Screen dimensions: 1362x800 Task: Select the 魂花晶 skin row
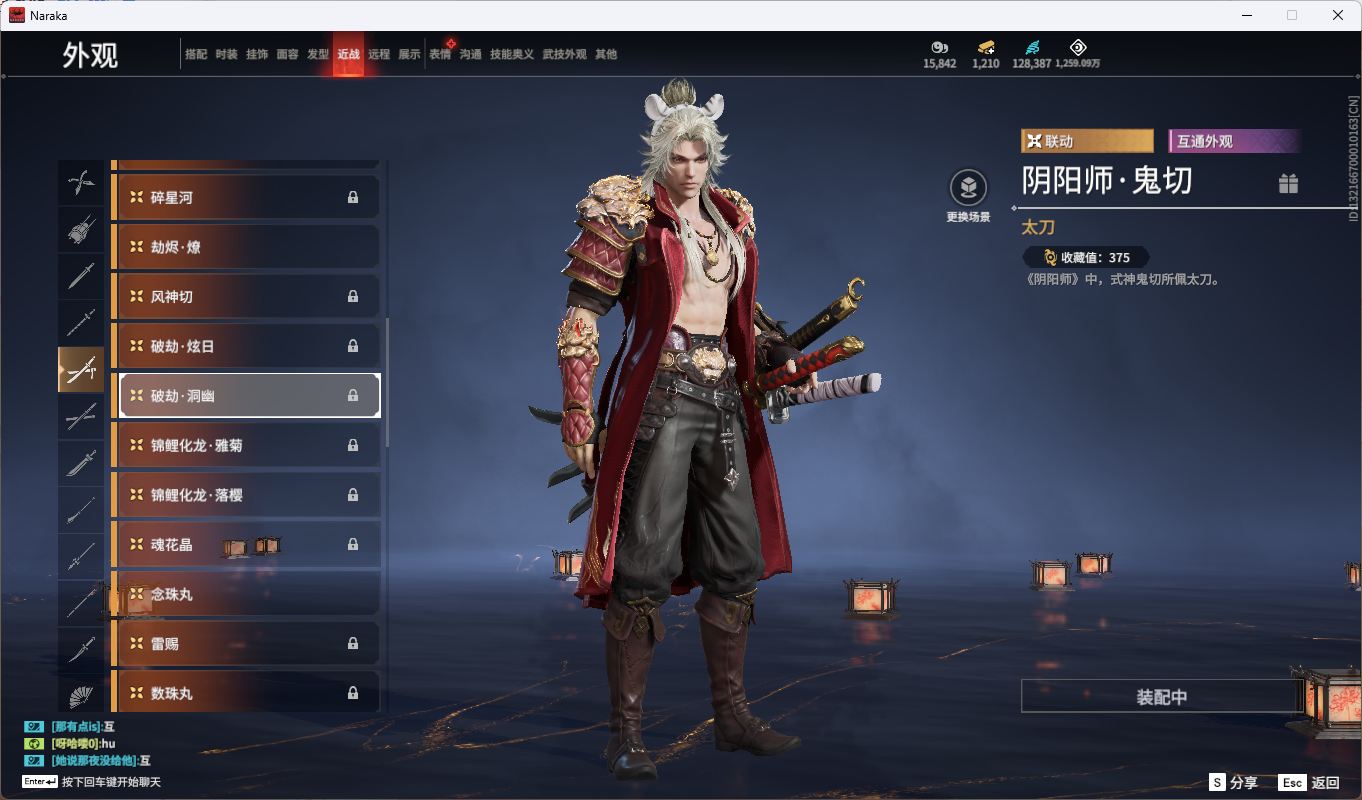pos(246,545)
